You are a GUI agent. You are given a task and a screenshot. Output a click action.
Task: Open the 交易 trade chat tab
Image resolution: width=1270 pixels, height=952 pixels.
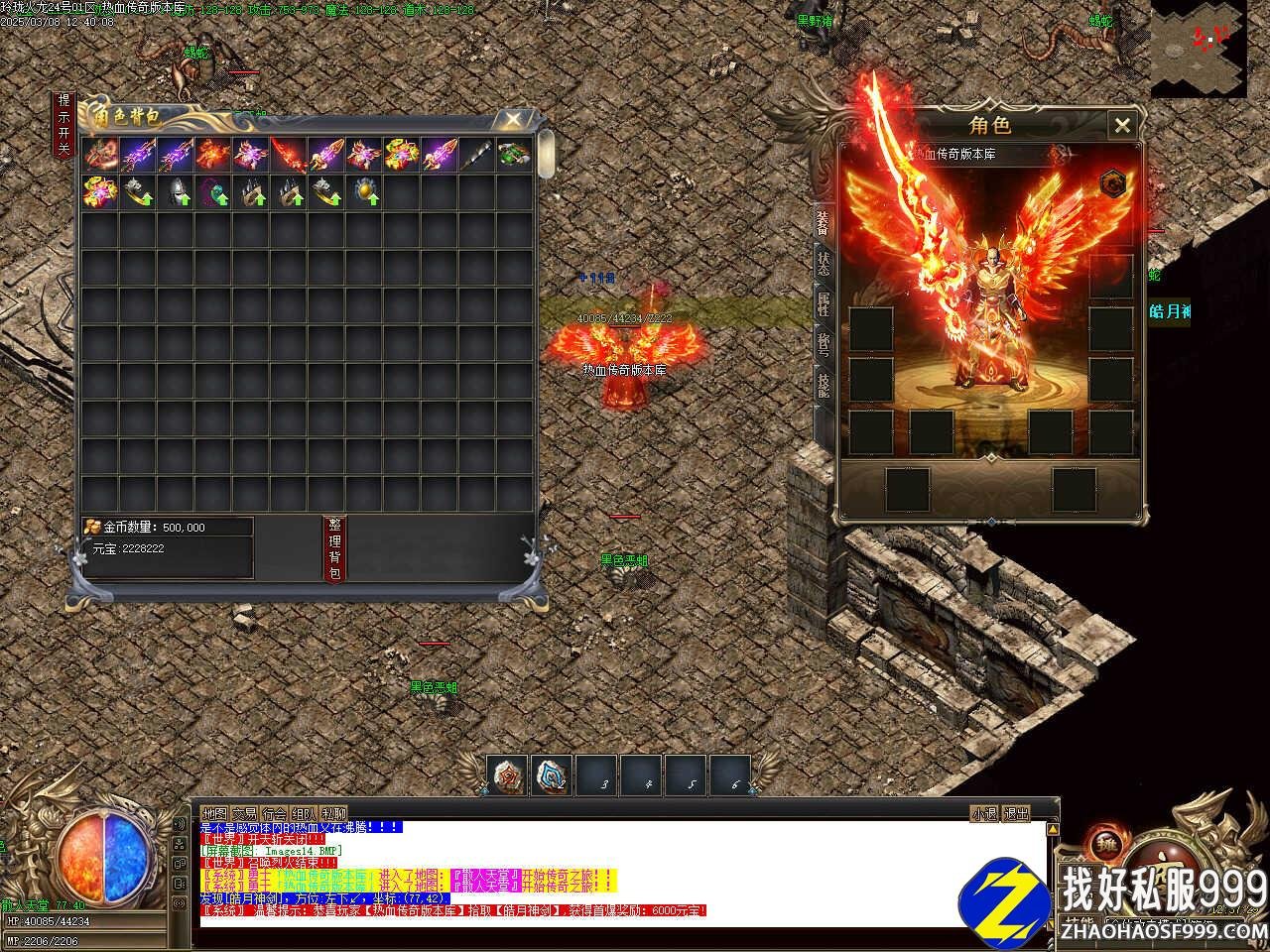click(x=245, y=813)
